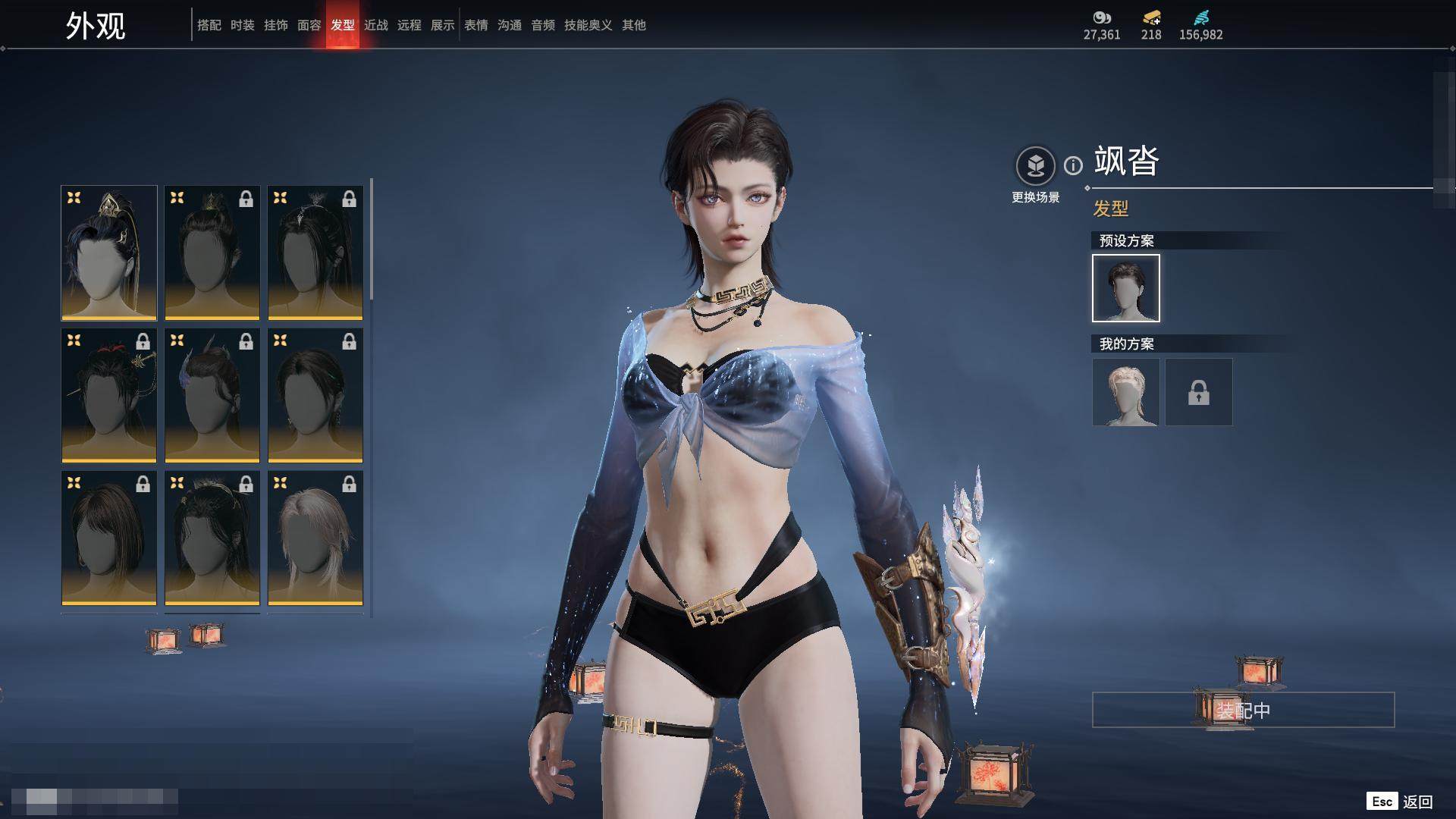Open the info icon beside 飒沓
The width and height of the screenshot is (1456, 819).
coord(1073,165)
